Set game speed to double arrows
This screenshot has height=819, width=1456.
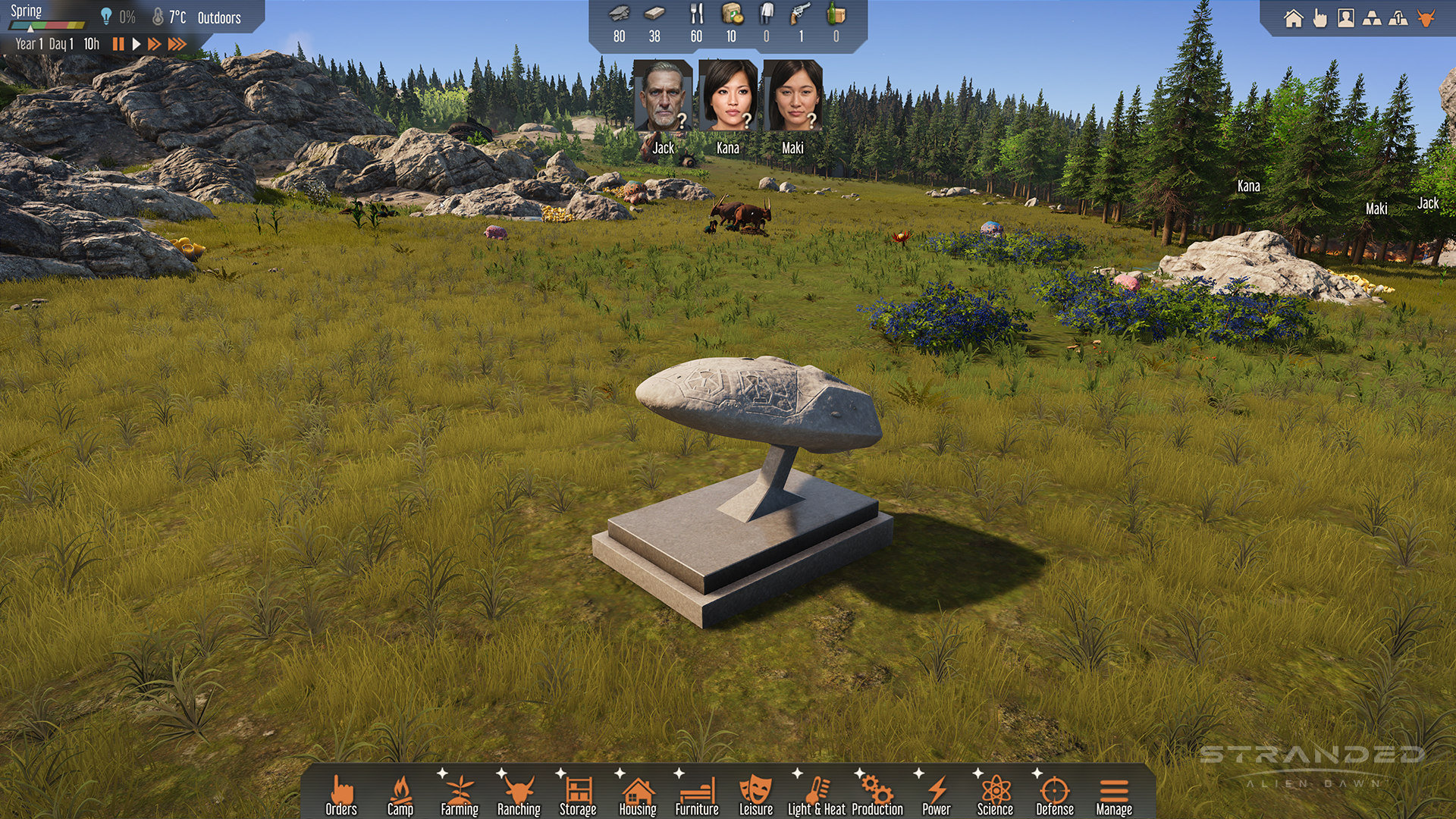pyautogui.click(x=154, y=44)
